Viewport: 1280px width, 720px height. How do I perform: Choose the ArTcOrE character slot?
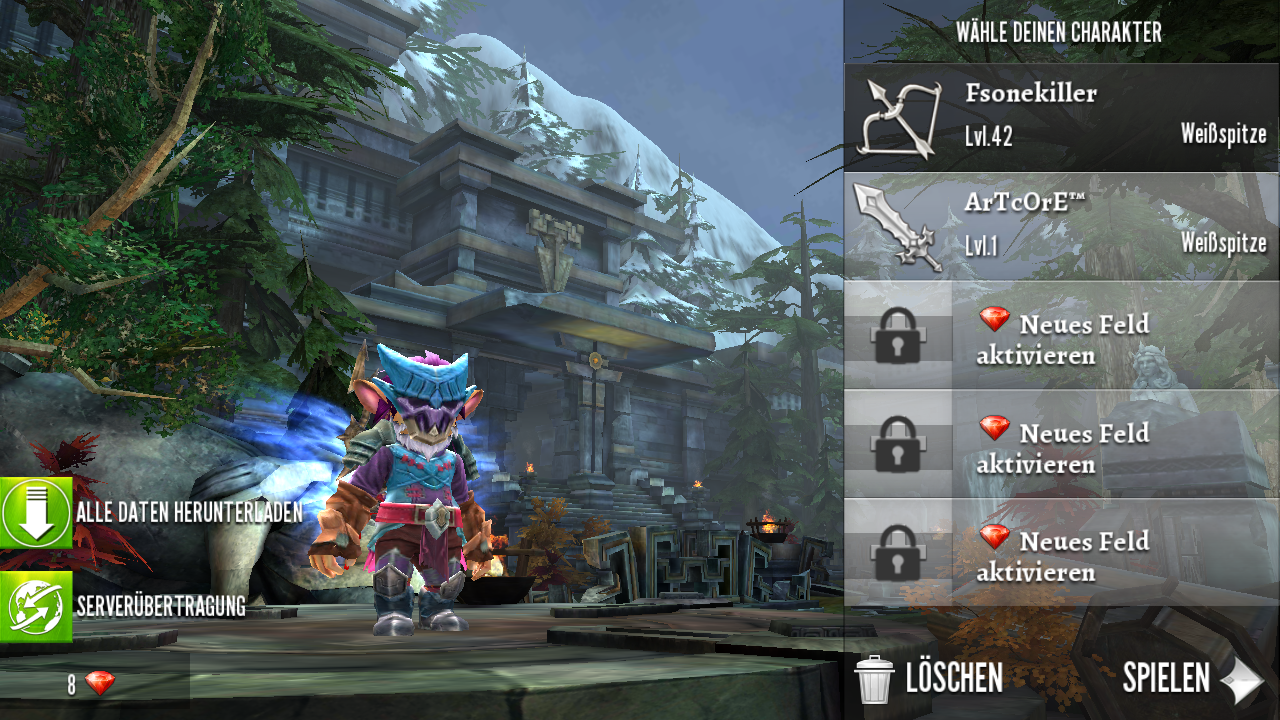tap(1061, 226)
